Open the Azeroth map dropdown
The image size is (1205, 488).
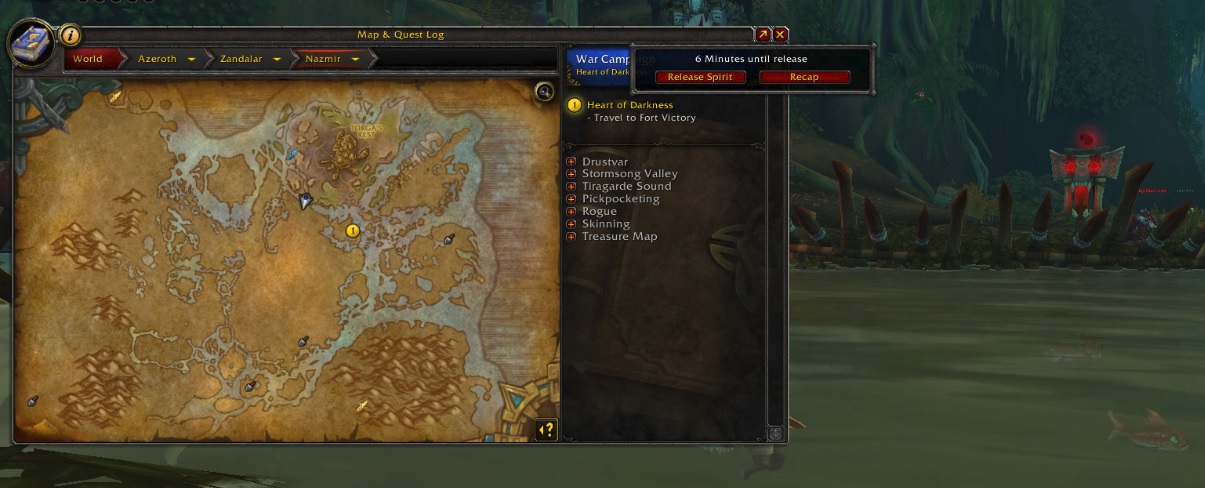[190, 59]
